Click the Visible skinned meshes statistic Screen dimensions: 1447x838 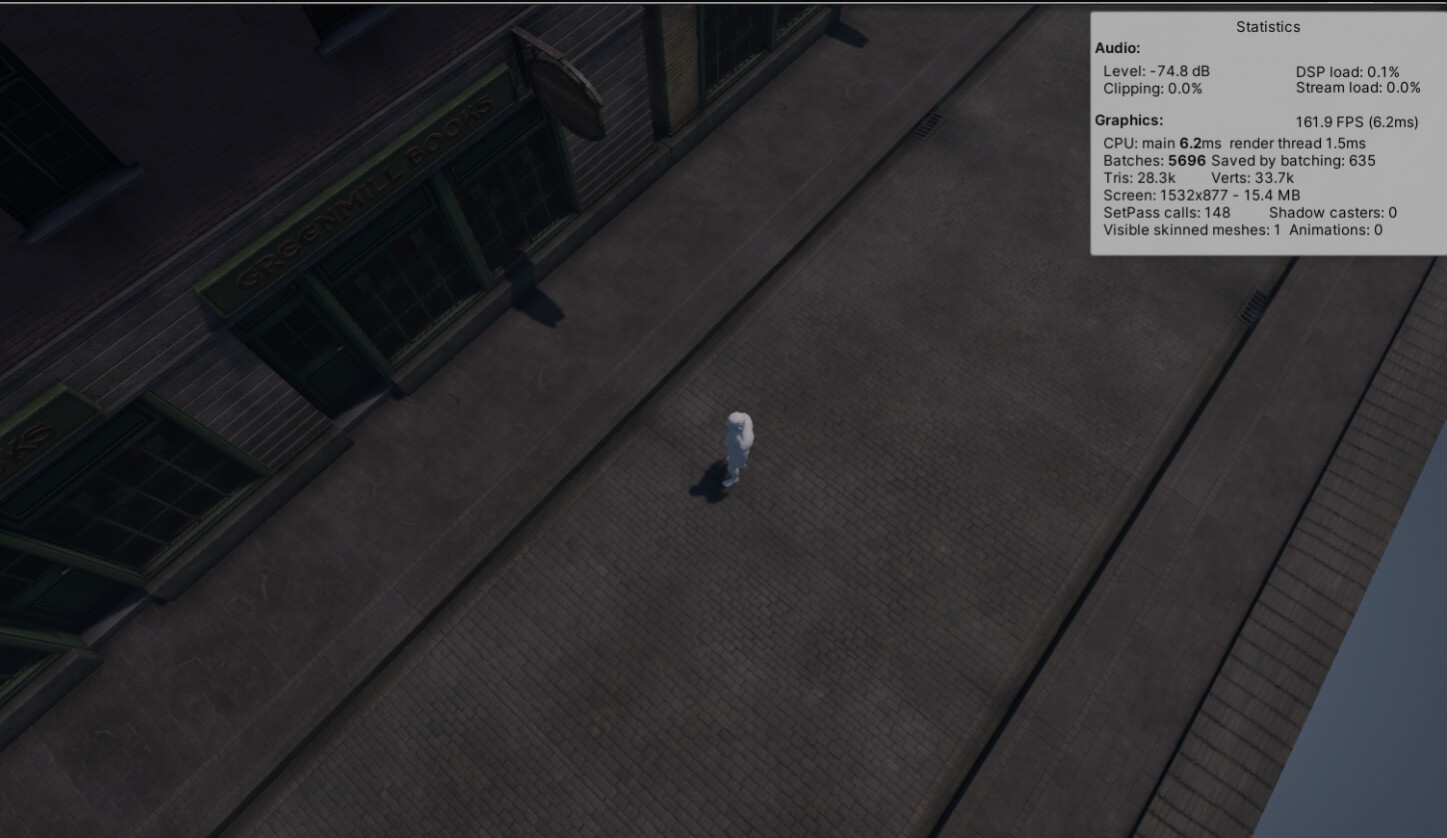coord(1190,229)
